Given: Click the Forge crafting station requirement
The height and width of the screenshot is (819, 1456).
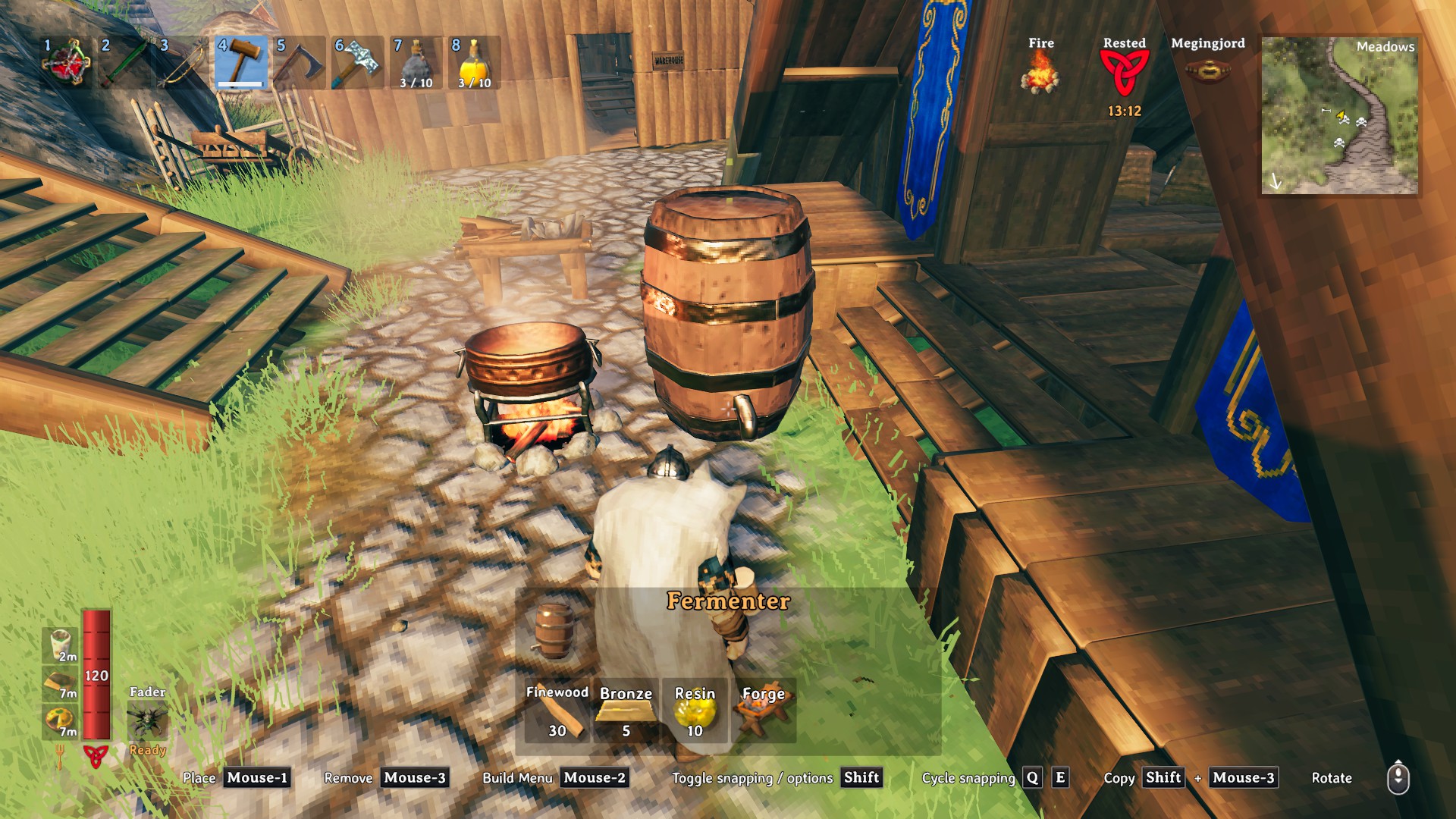Looking at the screenshot, I should 763,711.
